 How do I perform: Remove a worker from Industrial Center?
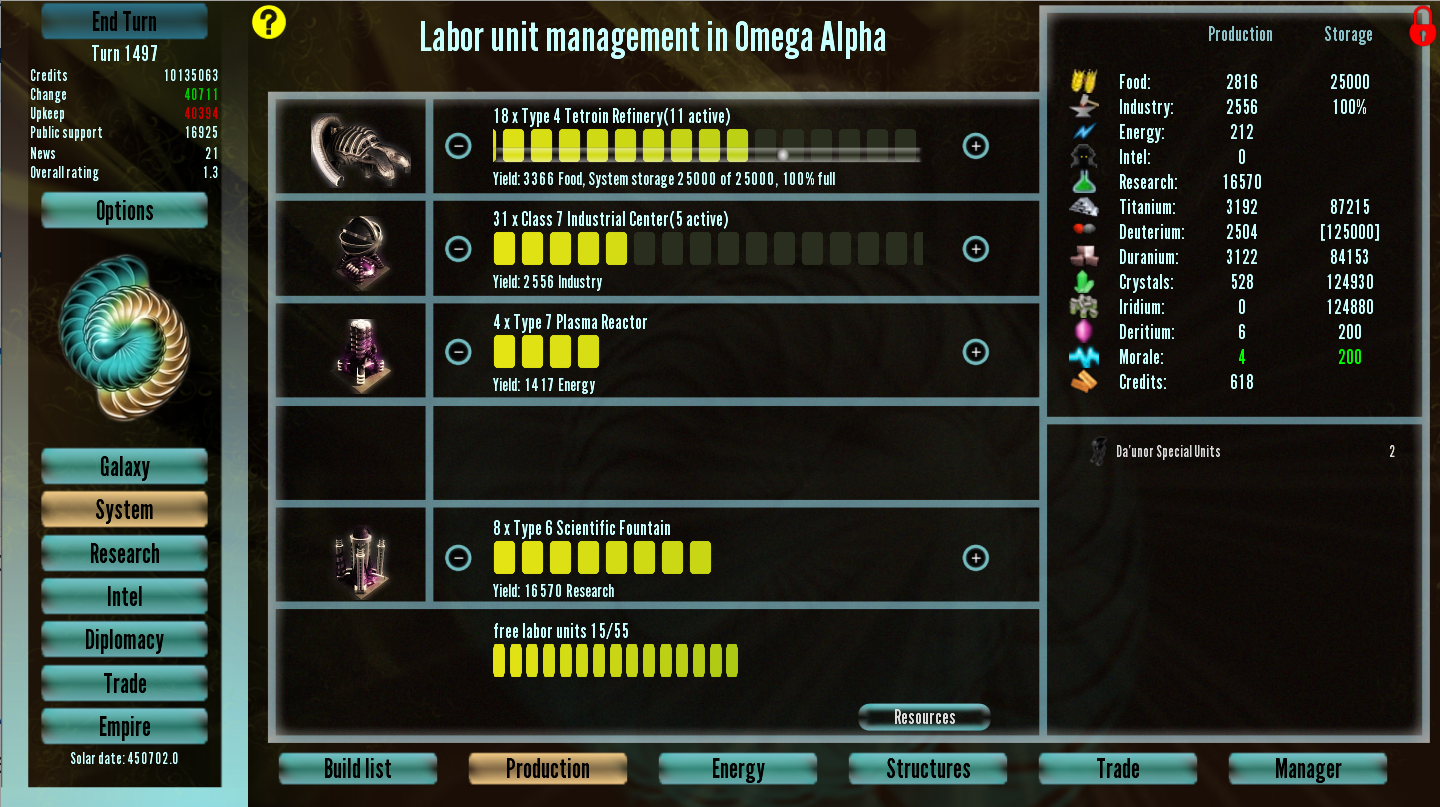[x=458, y=249]
